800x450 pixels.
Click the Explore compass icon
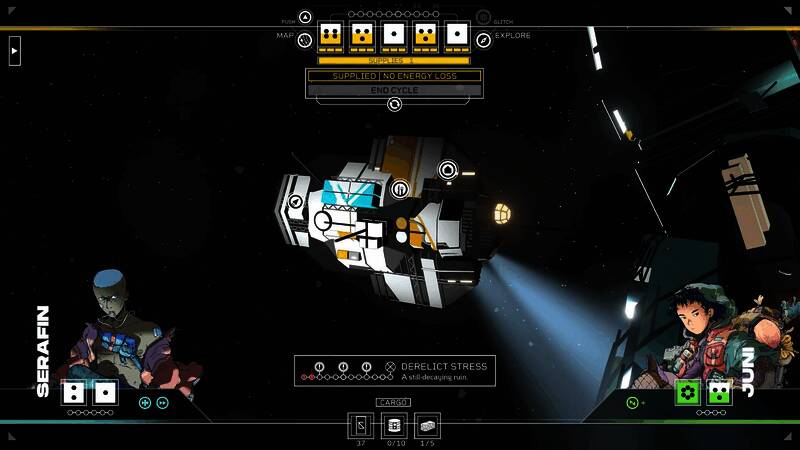pos(484,40)
